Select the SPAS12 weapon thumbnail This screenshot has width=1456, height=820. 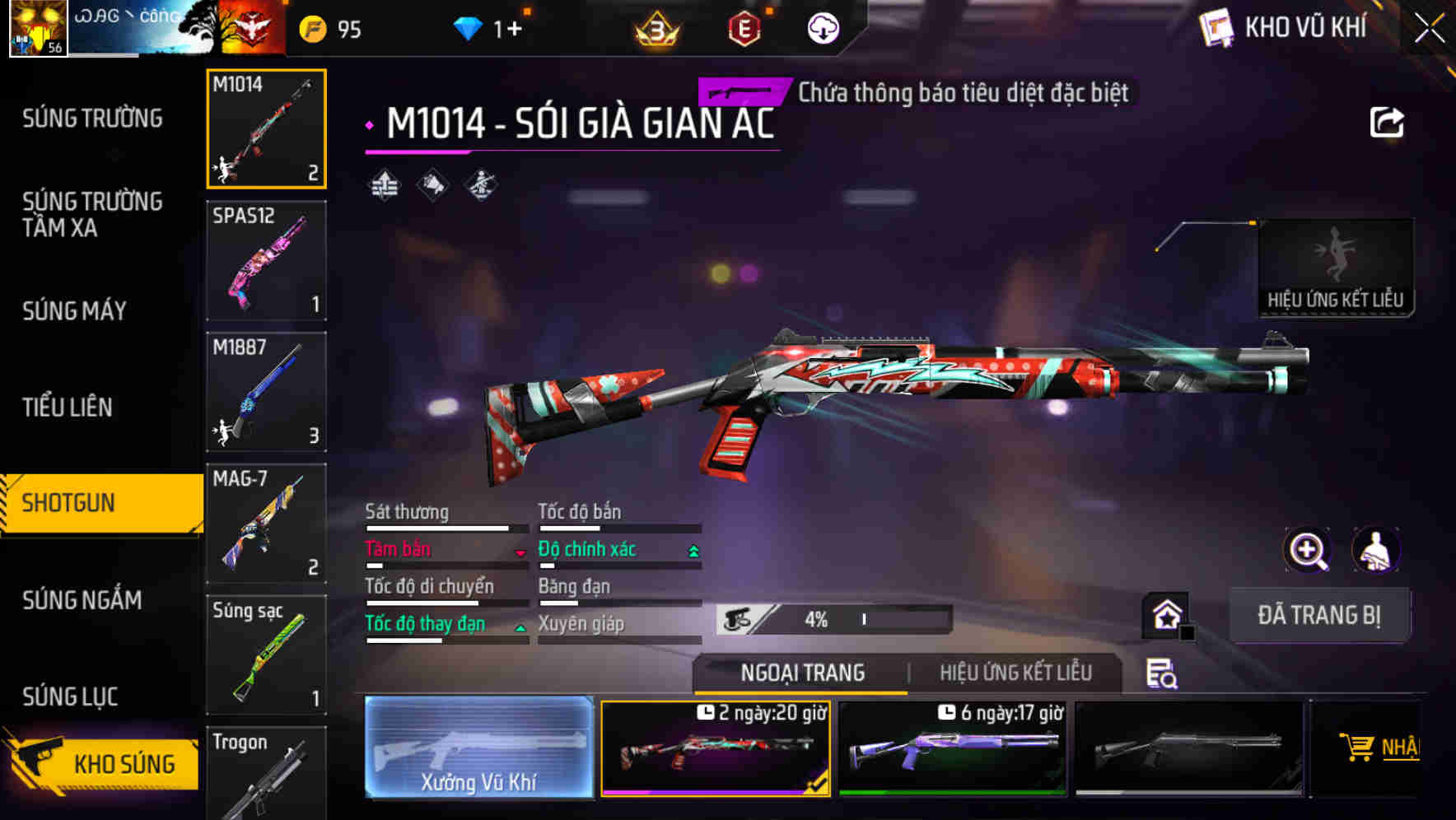coord(266,260)
